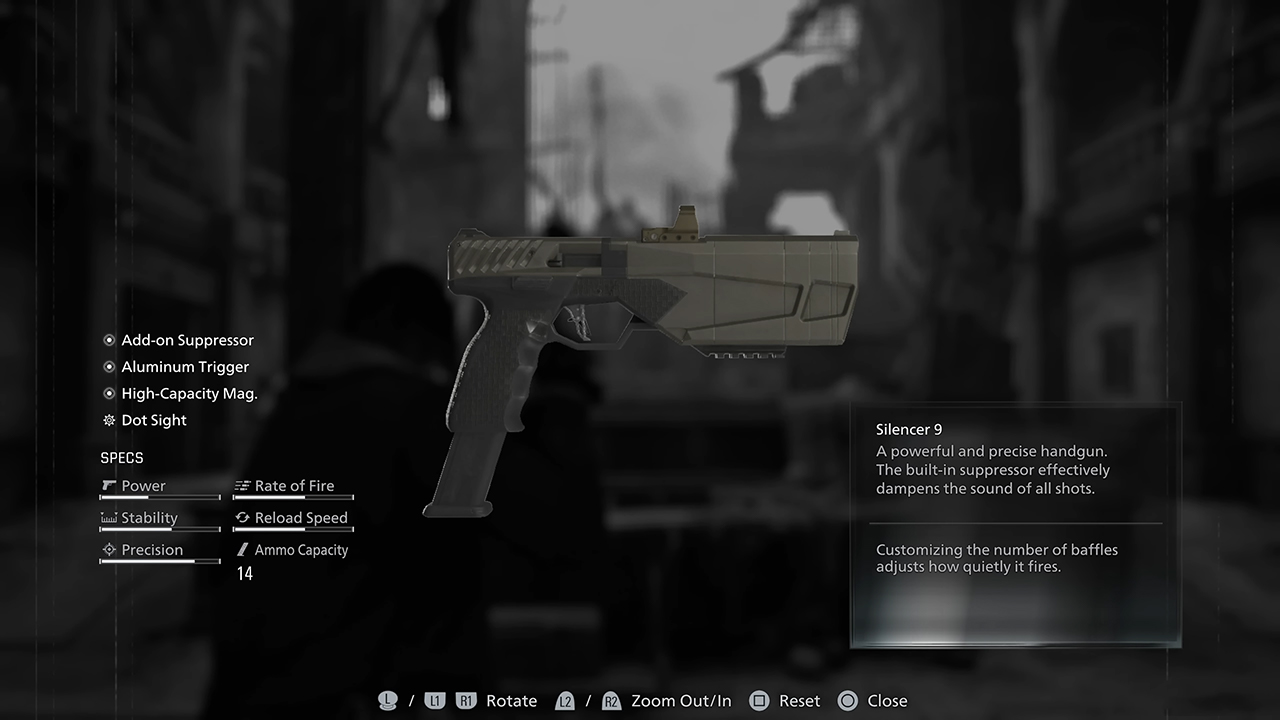Pick the Dot Sight attachment
The height and width of the screenshot is (720, 1280).
154,421
